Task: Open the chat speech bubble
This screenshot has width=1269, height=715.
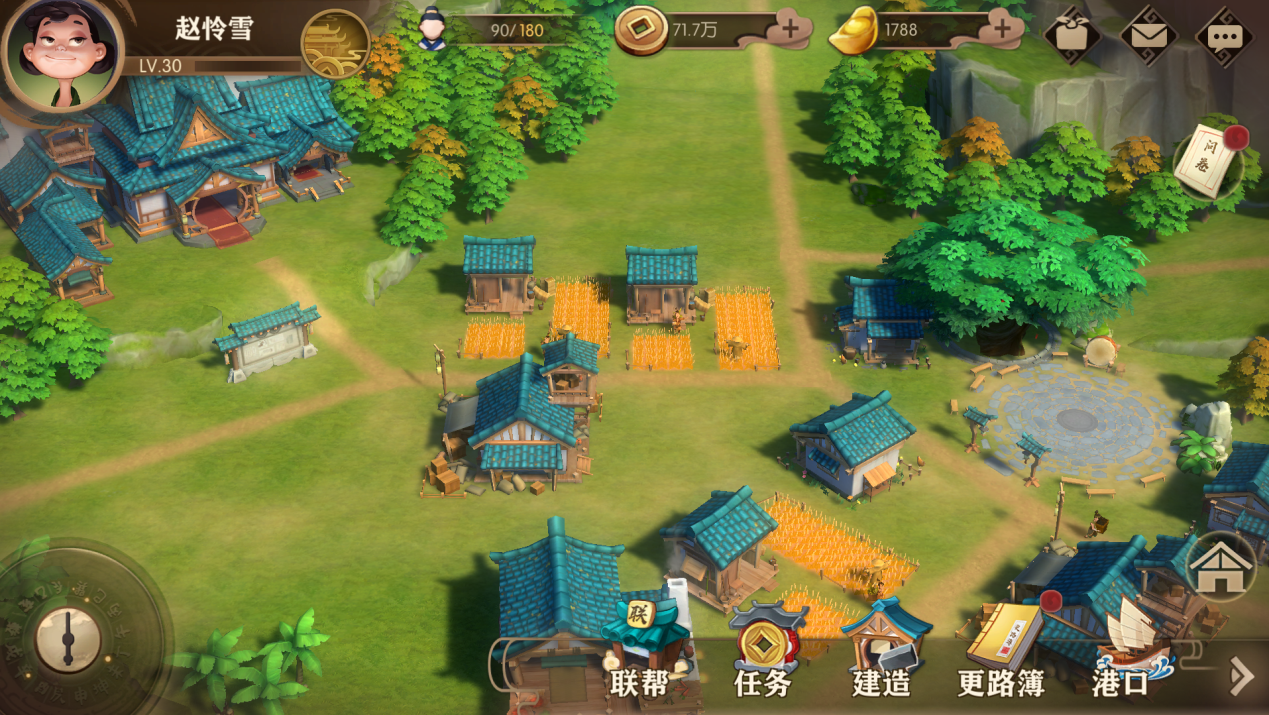Action: point(1224,37)
